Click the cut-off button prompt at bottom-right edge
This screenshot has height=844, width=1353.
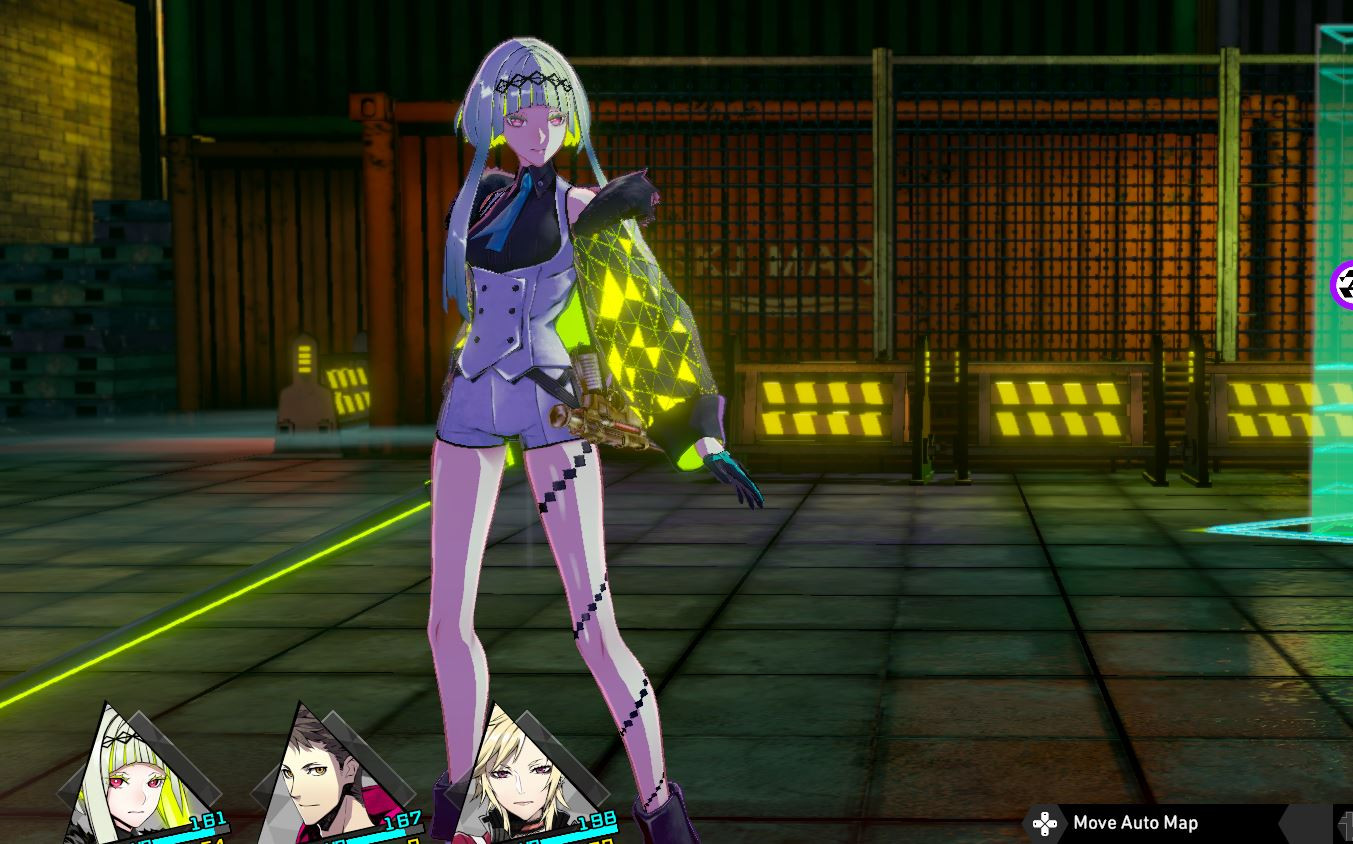(1348, 825)
